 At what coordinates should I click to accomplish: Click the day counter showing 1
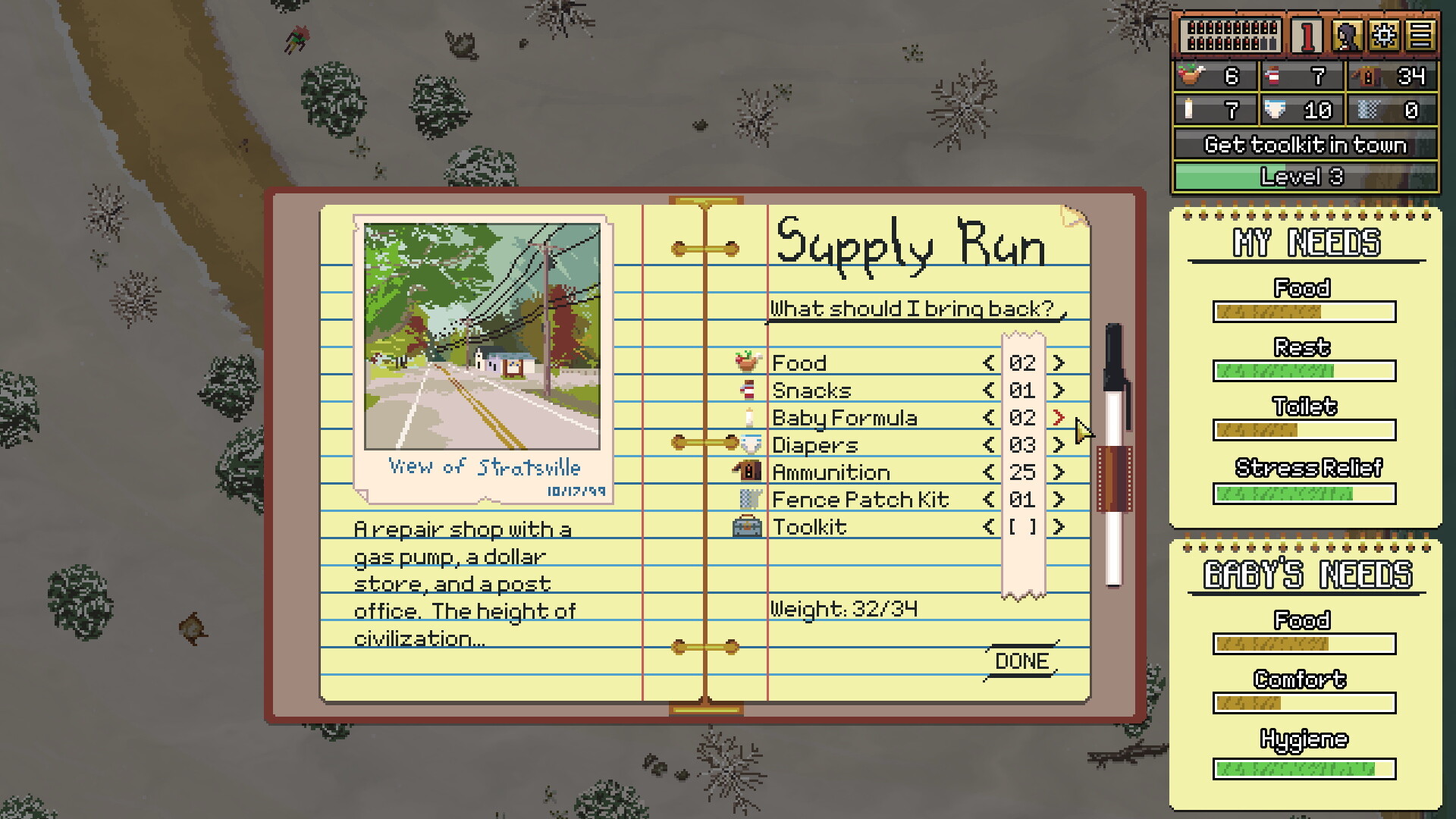click(x=1306, y=33)
